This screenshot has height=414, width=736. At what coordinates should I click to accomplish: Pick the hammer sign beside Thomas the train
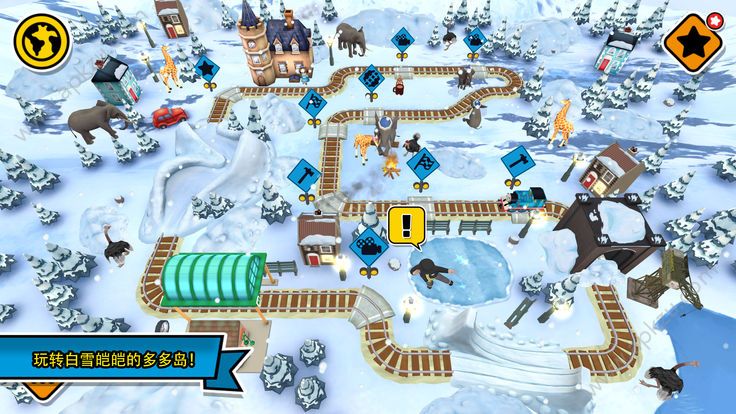519,159
